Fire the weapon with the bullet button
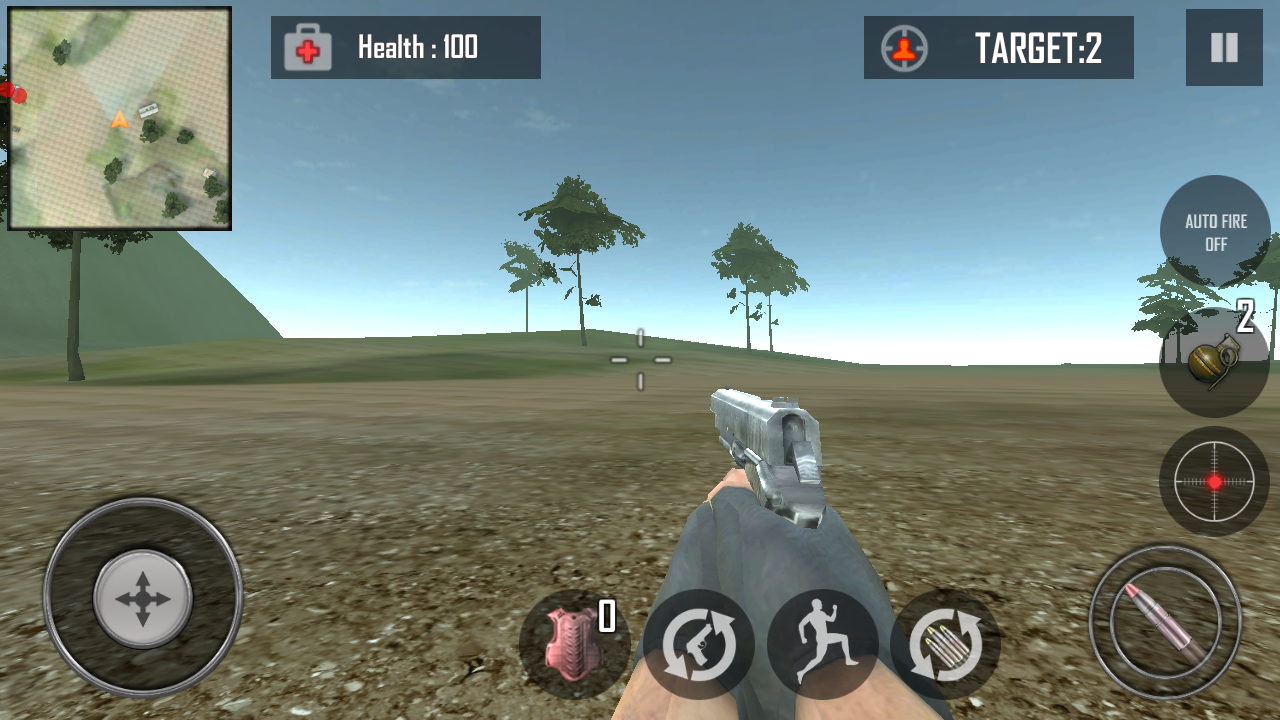This screenshot has height=720, width=1280. (1165, 622)
